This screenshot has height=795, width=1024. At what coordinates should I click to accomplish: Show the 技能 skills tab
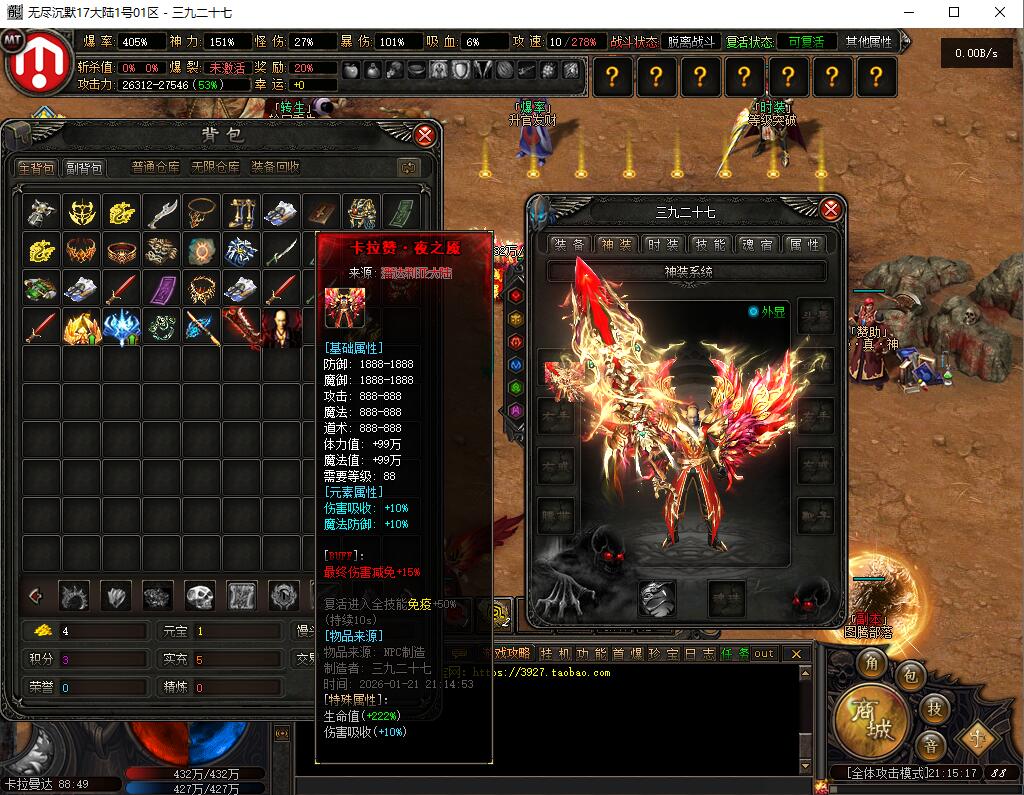tap(711, 244)
